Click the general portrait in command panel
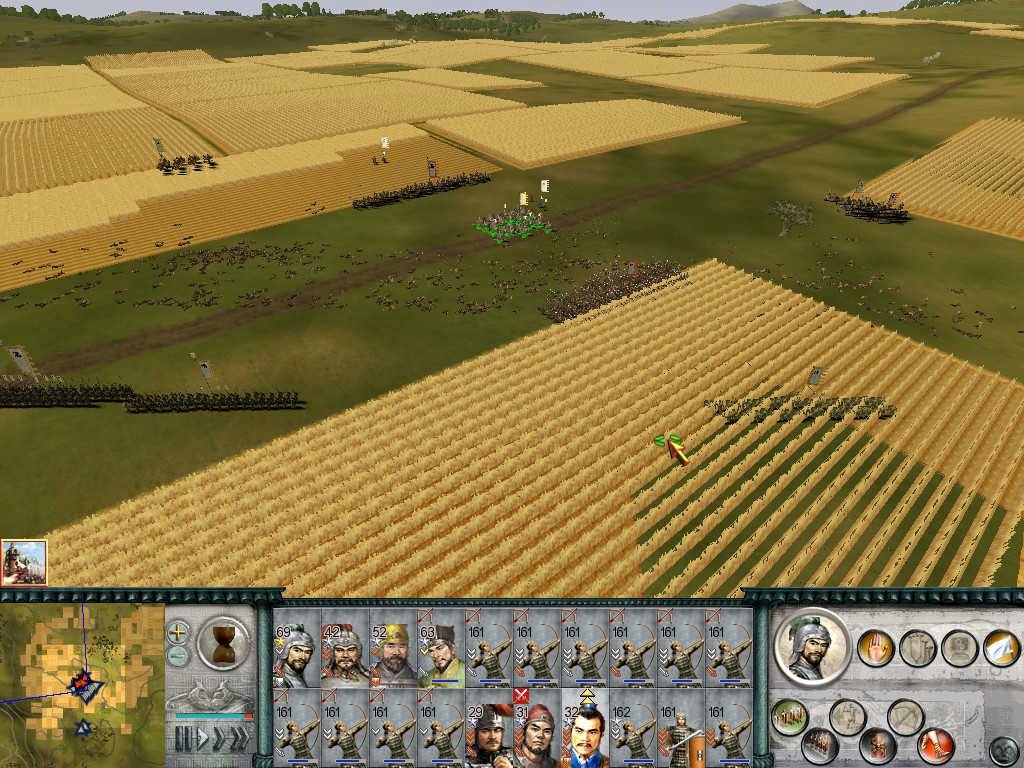This screenshot has width=1024, height=768. point(811,646)
